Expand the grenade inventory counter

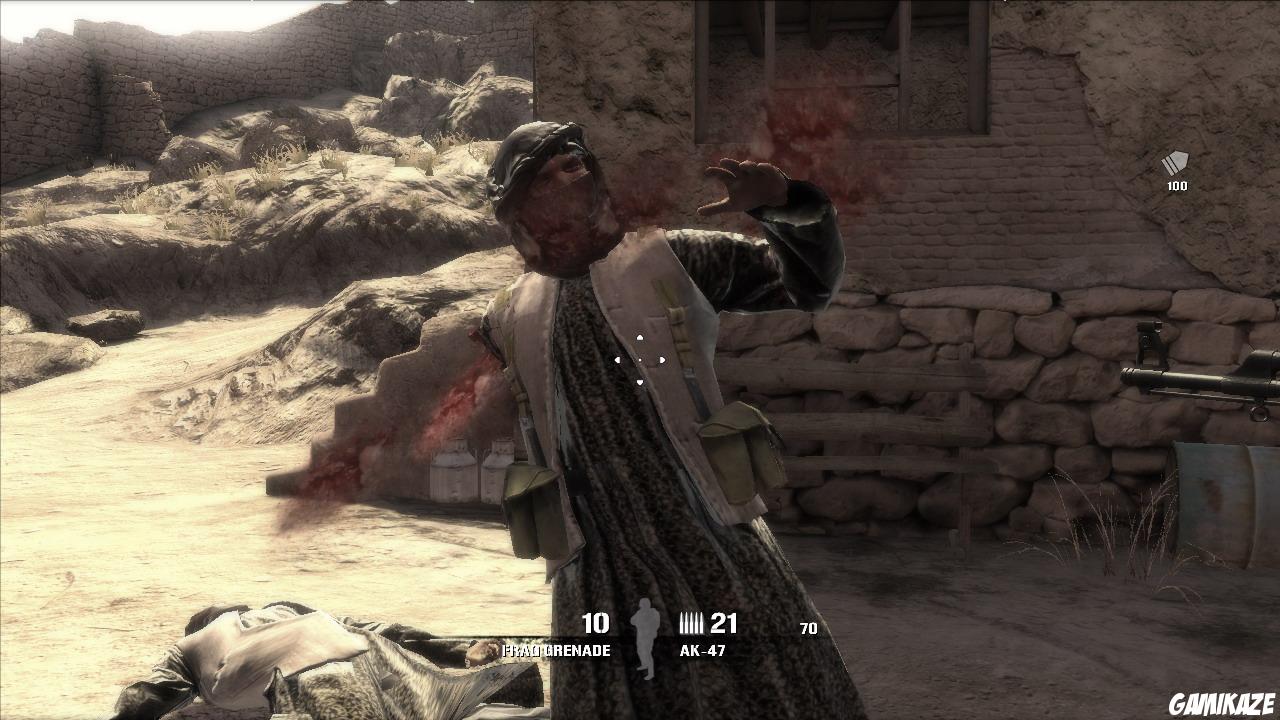[x=595, y=620]
